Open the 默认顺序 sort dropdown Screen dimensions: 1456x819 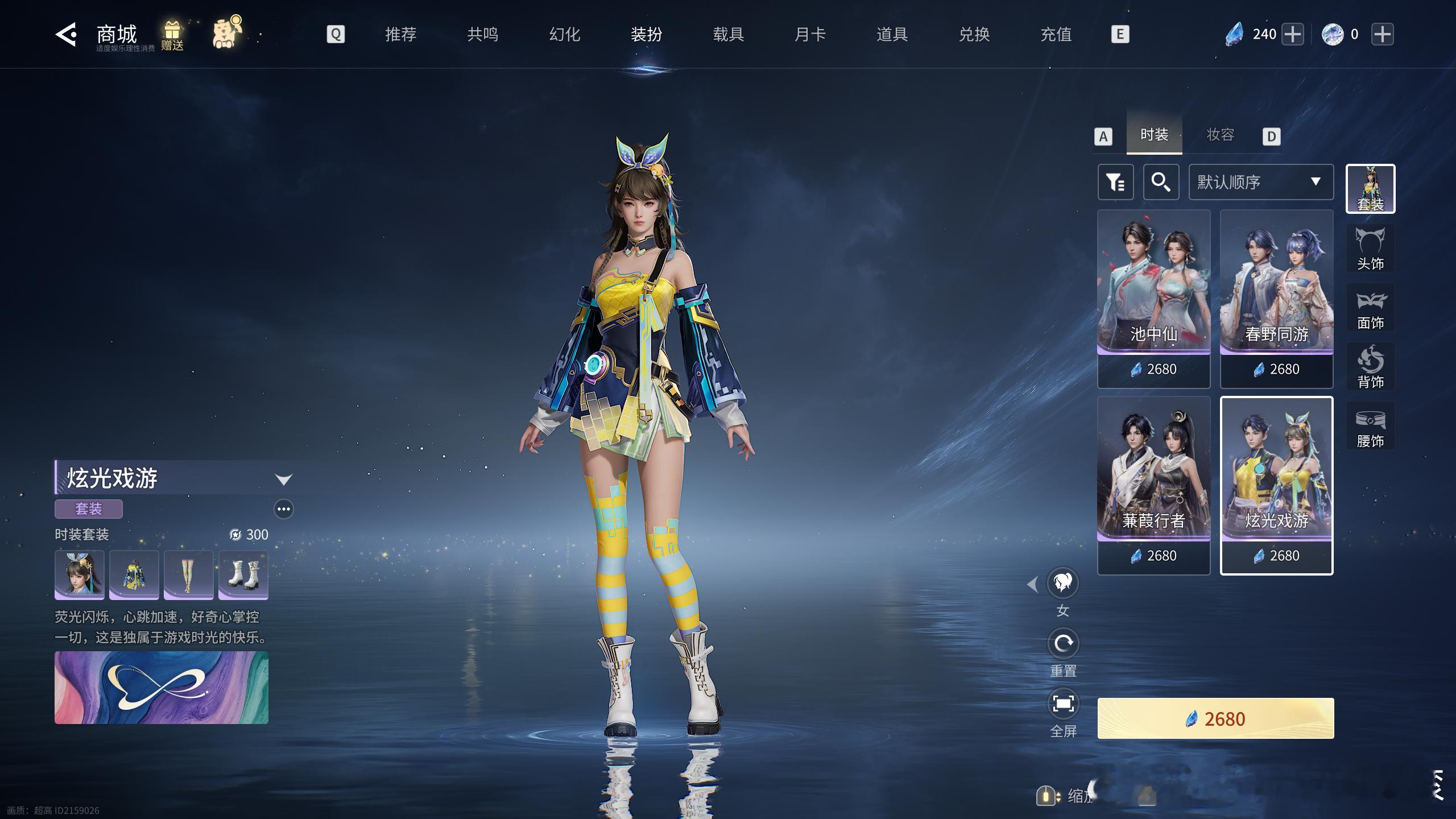tap(1260, 182)
